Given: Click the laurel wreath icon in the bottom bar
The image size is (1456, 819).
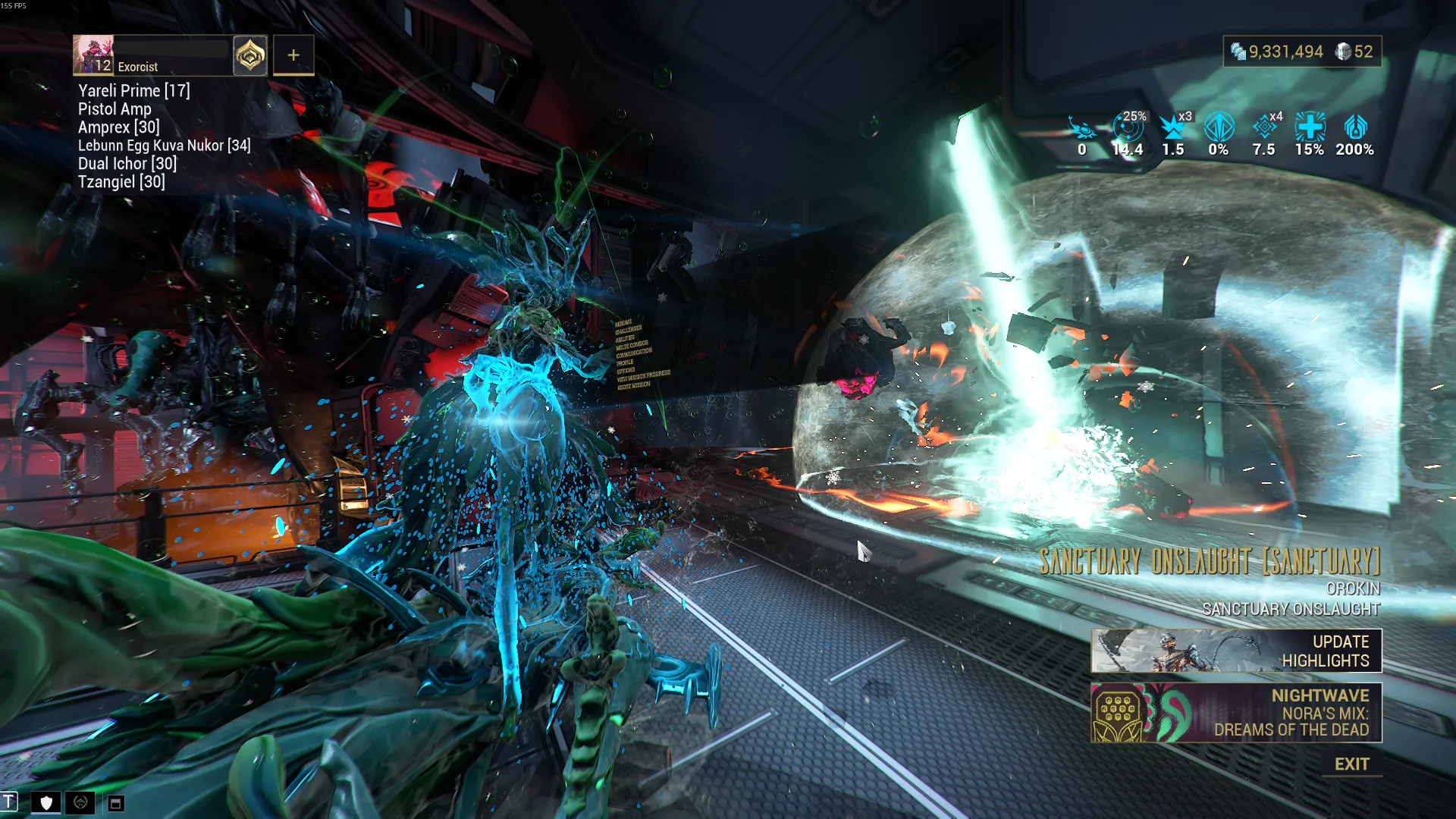Looking at the screenshot, I should pyautogui.click(x=80, y=802).
